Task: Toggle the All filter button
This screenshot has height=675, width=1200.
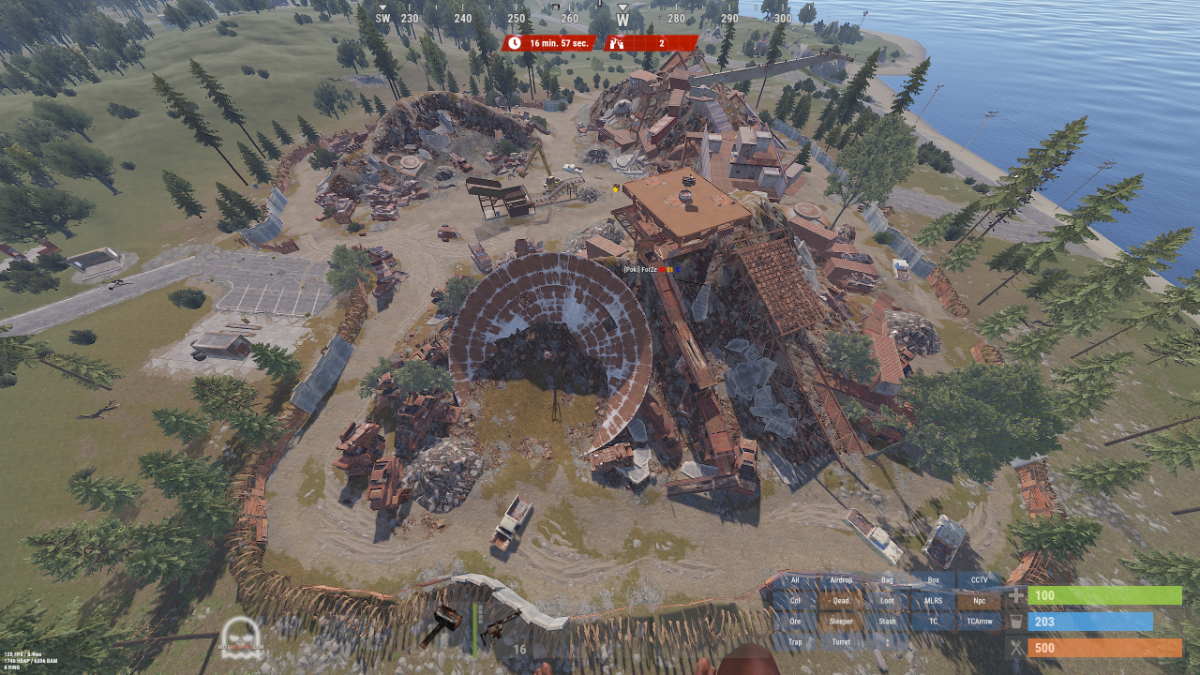Action: pos(795,580)
